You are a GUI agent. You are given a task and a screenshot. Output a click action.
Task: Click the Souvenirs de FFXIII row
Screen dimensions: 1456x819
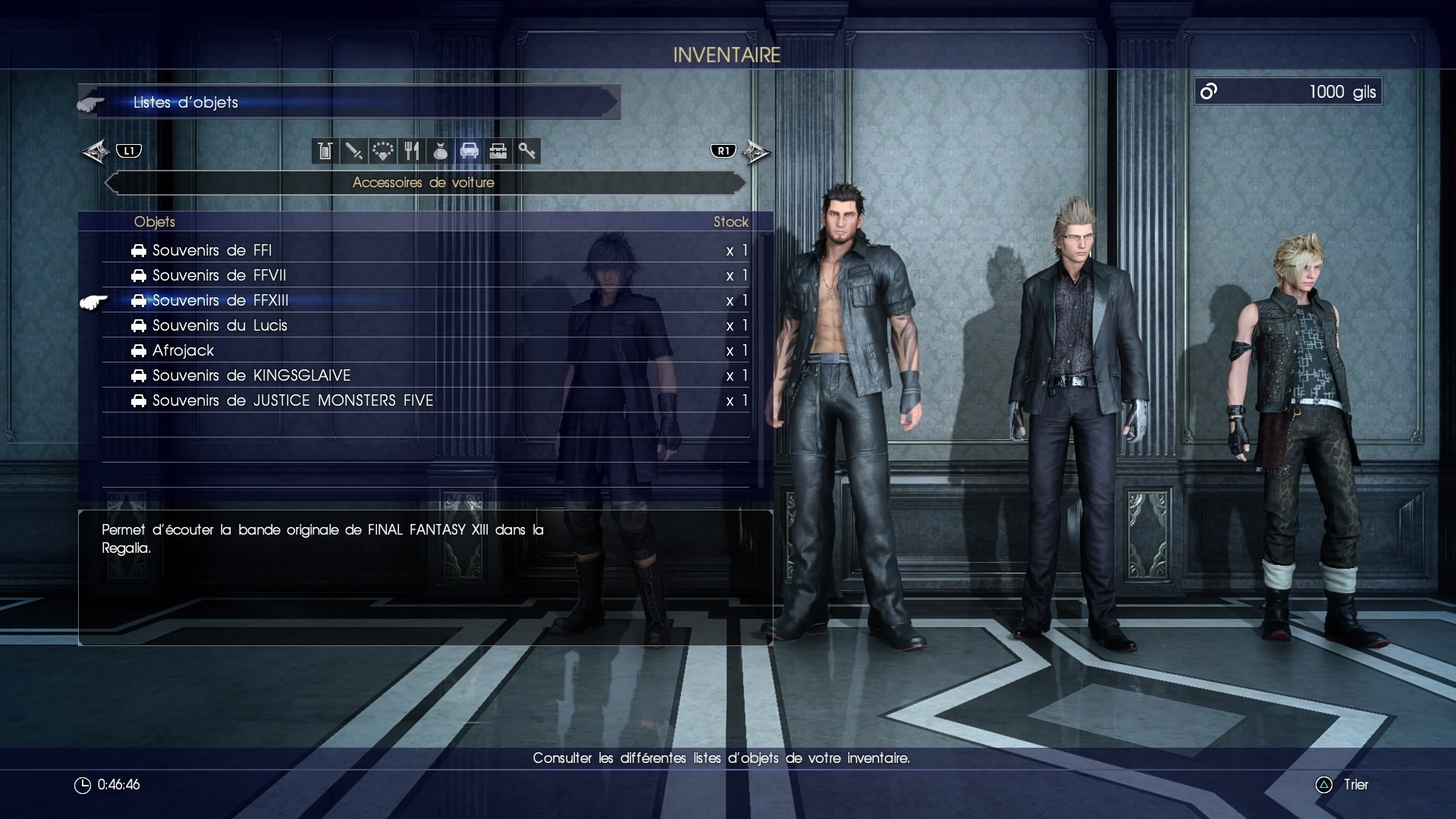(x=221, y=300)
